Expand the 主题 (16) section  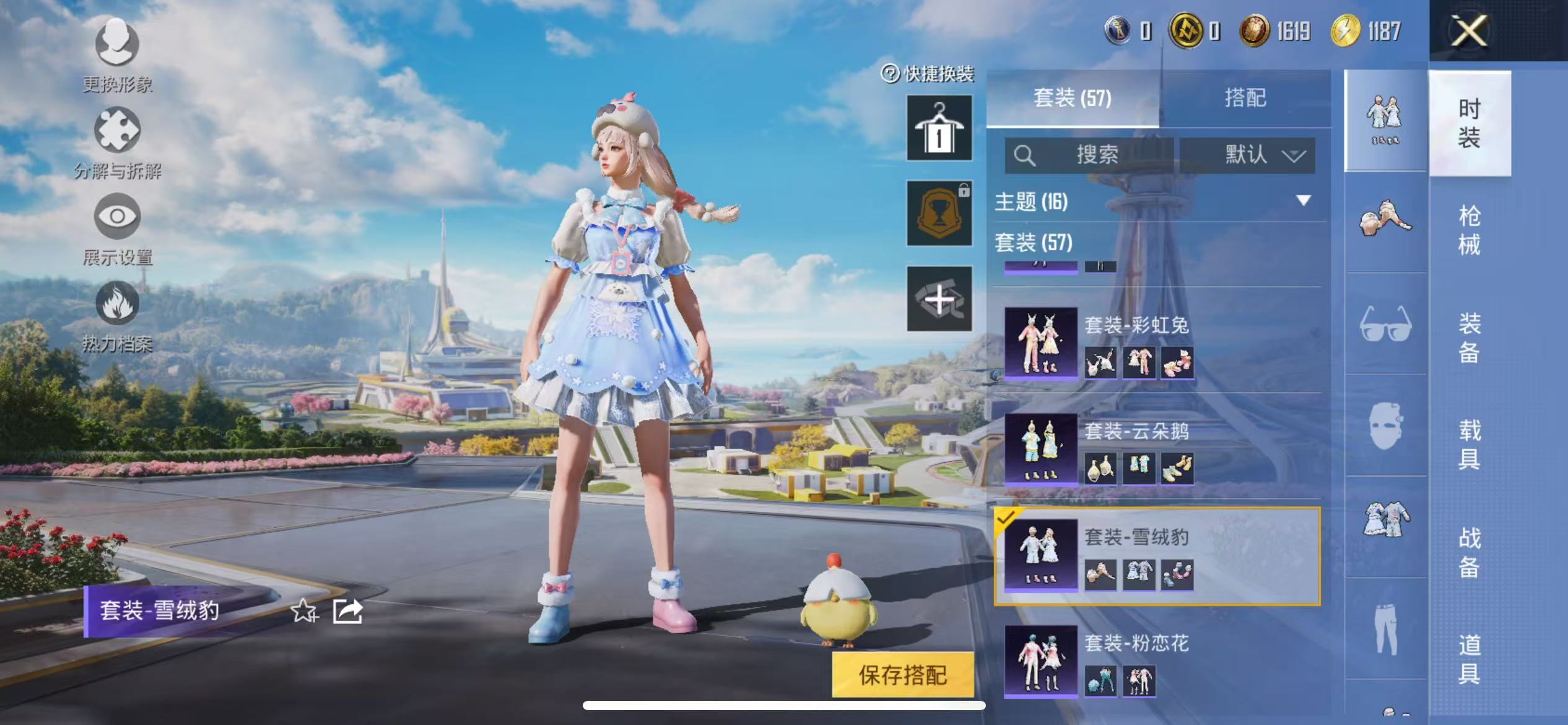(x=1303, y=201)
